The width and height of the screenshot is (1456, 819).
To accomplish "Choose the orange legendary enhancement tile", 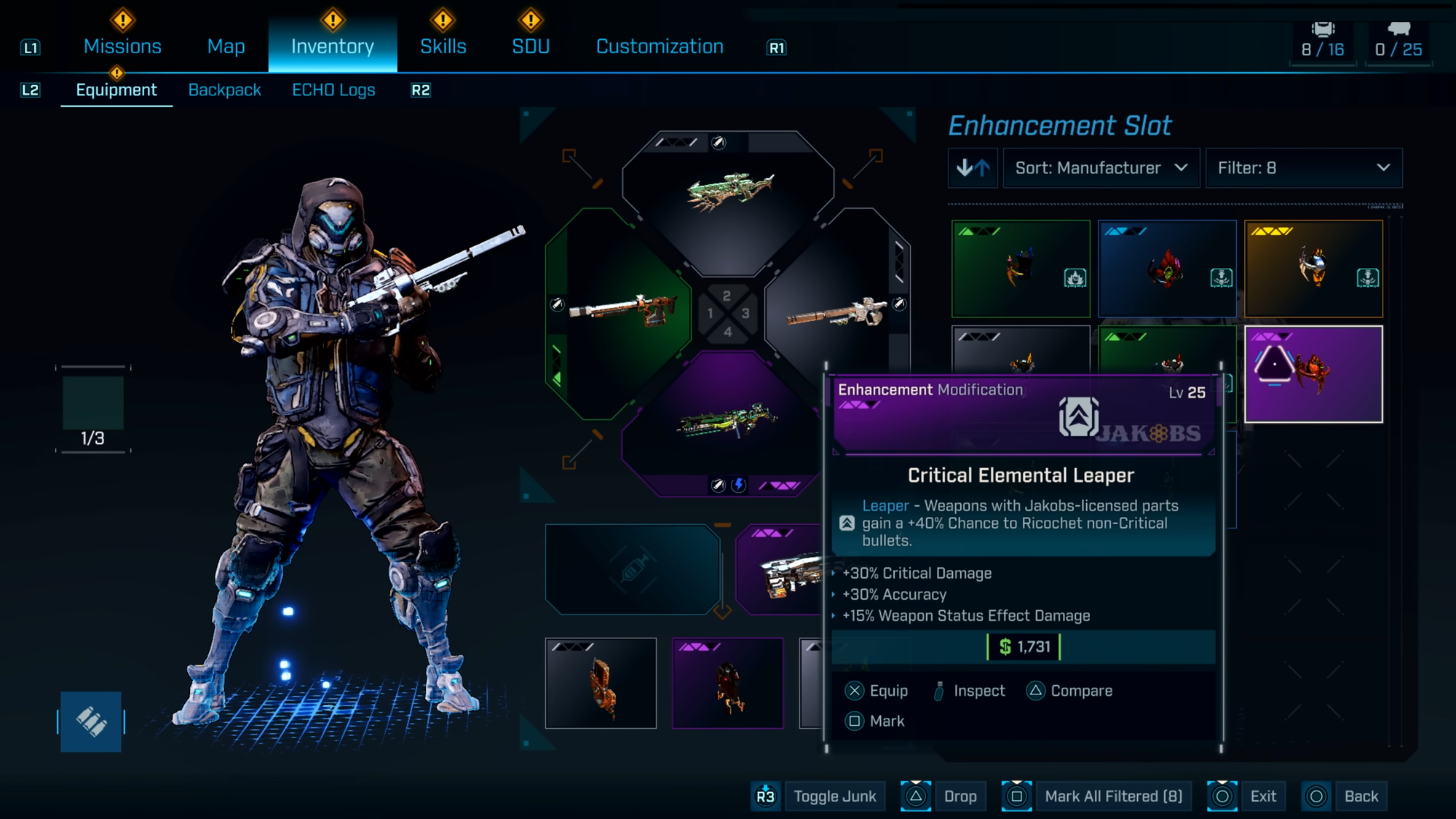I will (1313, 269).
